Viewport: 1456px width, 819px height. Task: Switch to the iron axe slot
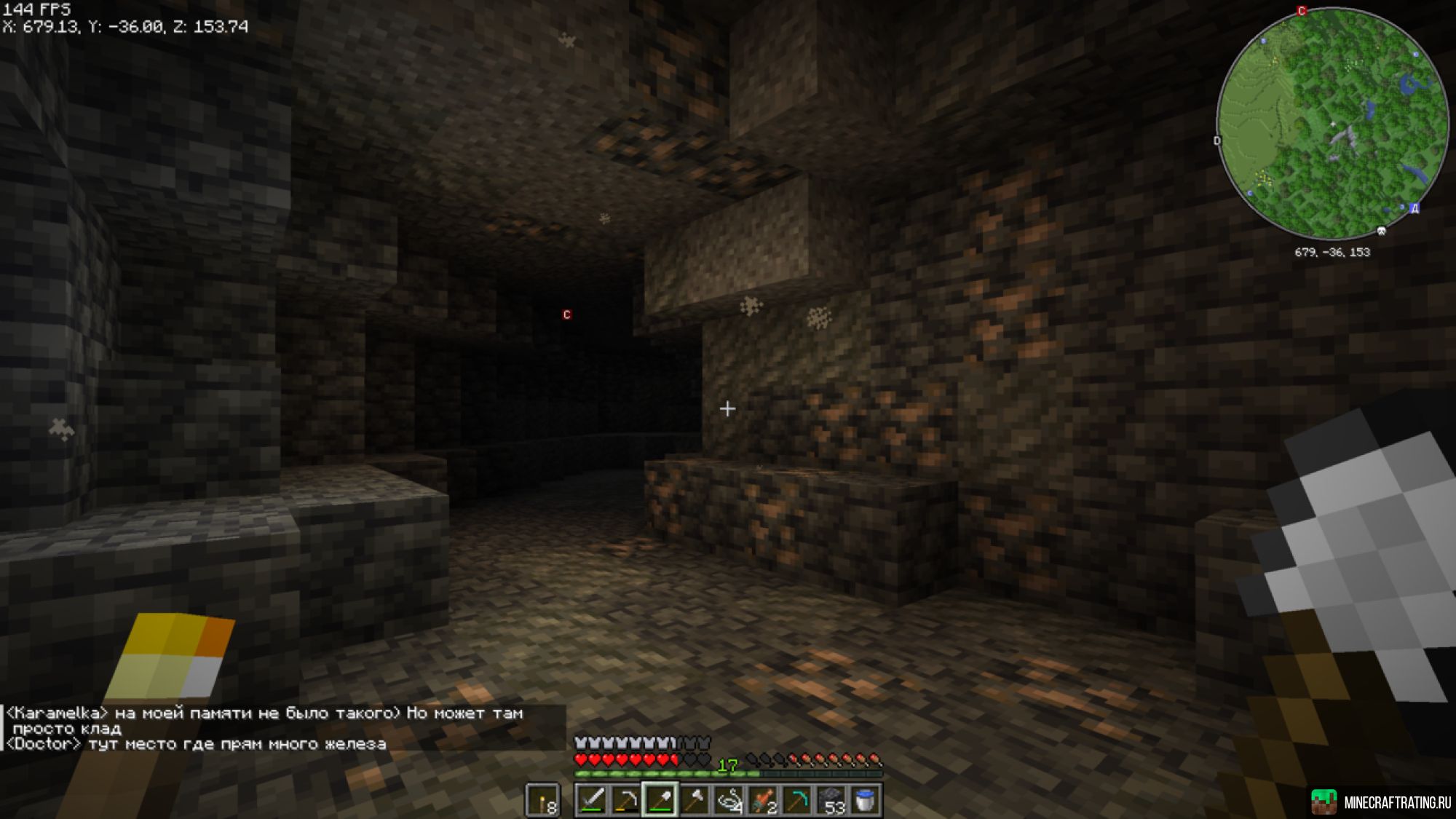[x=694, y=800]
